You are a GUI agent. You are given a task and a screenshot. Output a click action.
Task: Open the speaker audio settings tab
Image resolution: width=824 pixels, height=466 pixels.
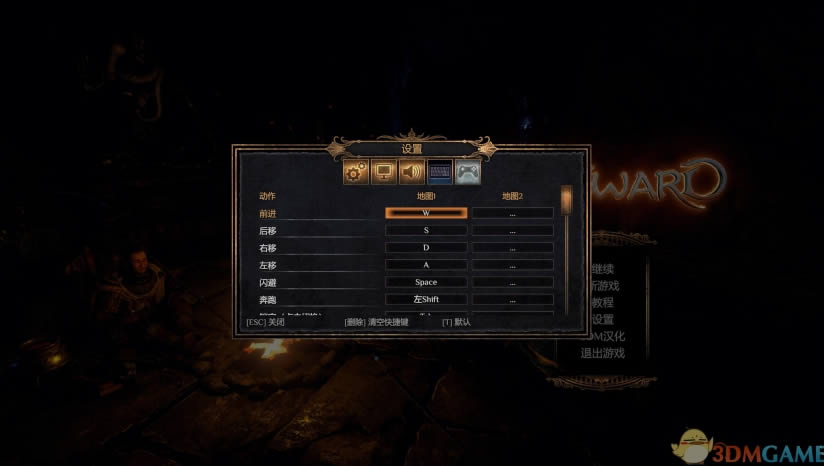(x=411, y=172)
